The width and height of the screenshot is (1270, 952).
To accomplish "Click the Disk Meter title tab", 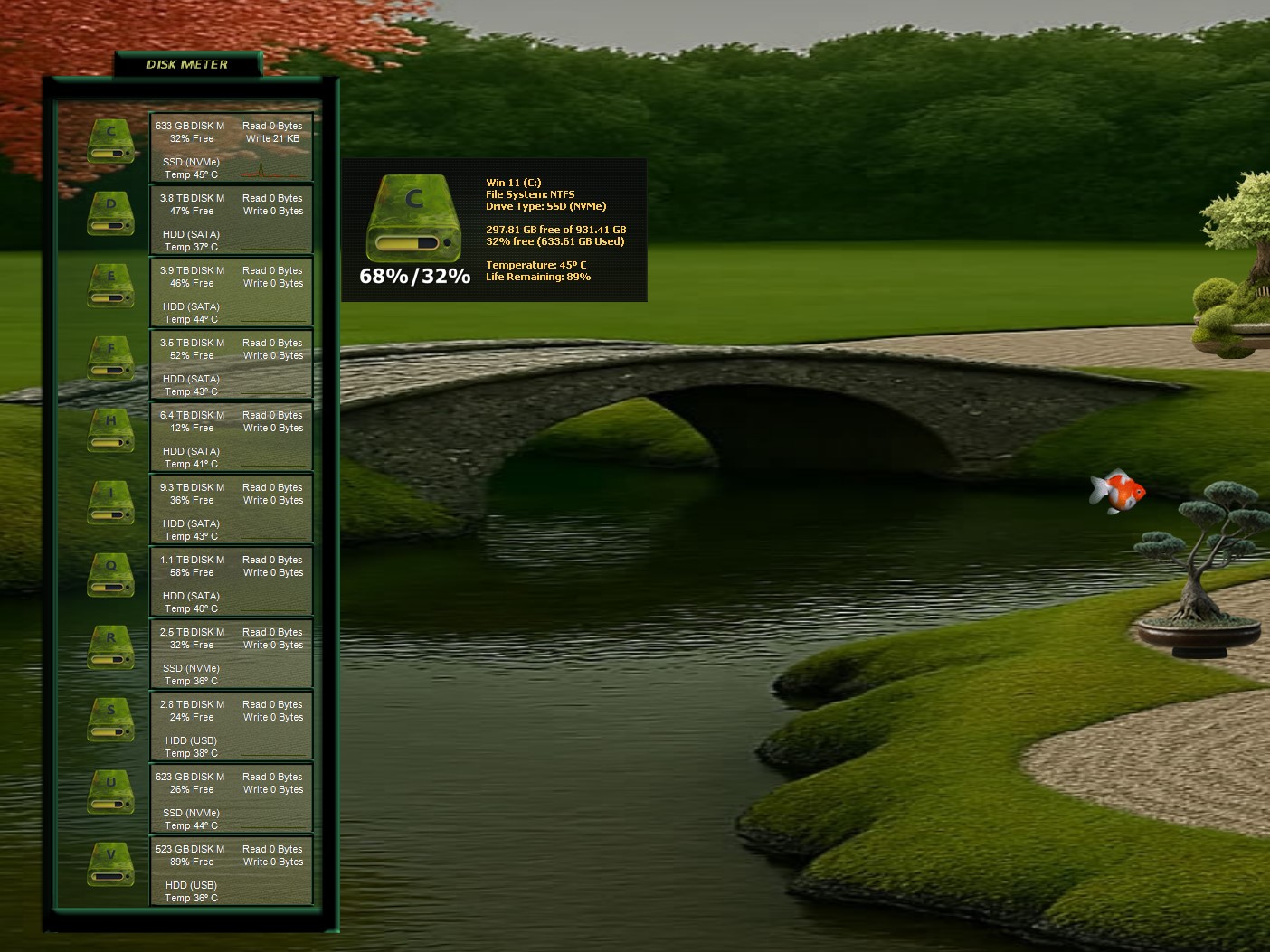I will click(187, 64).
